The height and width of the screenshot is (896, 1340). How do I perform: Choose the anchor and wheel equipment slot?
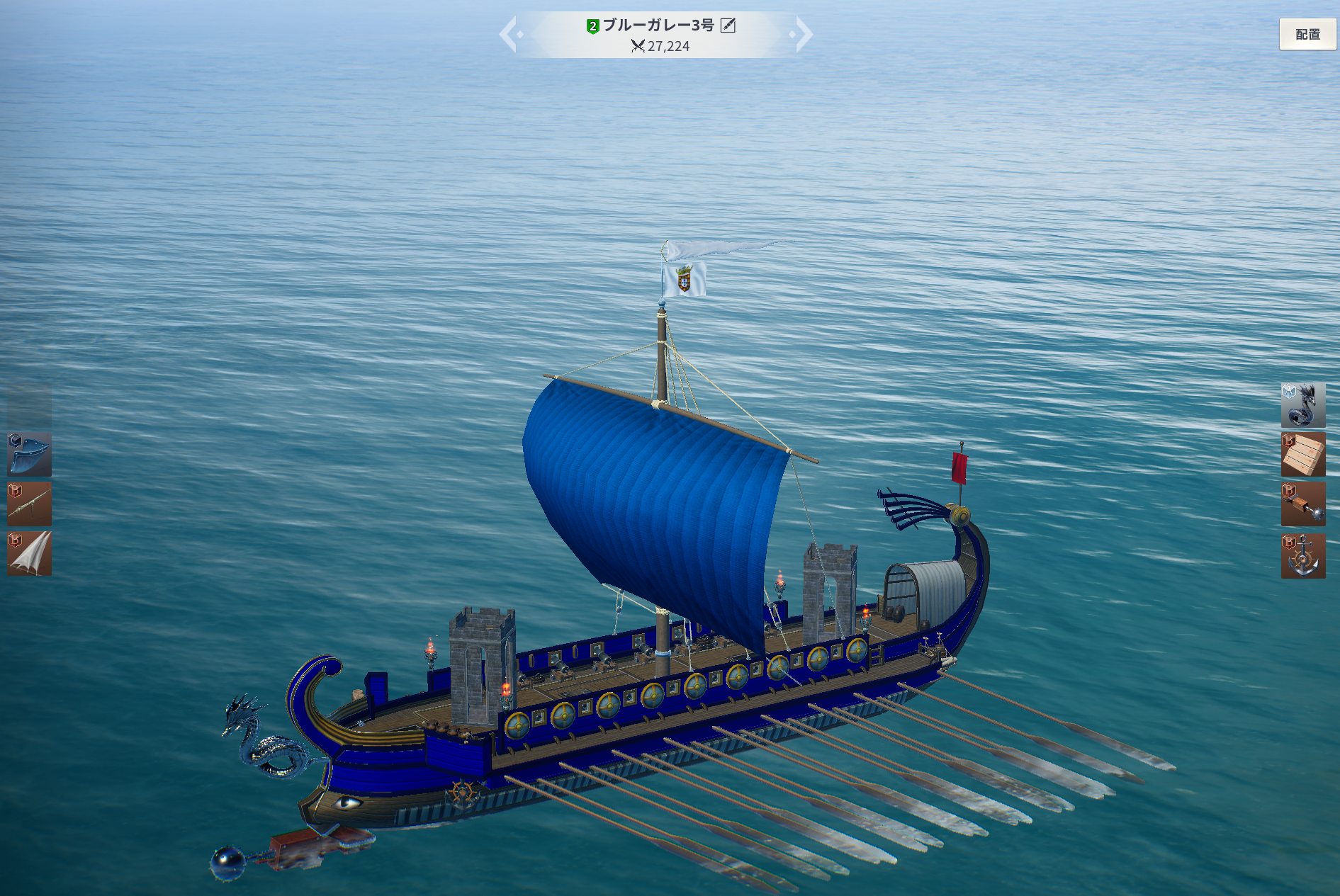[1302, 556]
